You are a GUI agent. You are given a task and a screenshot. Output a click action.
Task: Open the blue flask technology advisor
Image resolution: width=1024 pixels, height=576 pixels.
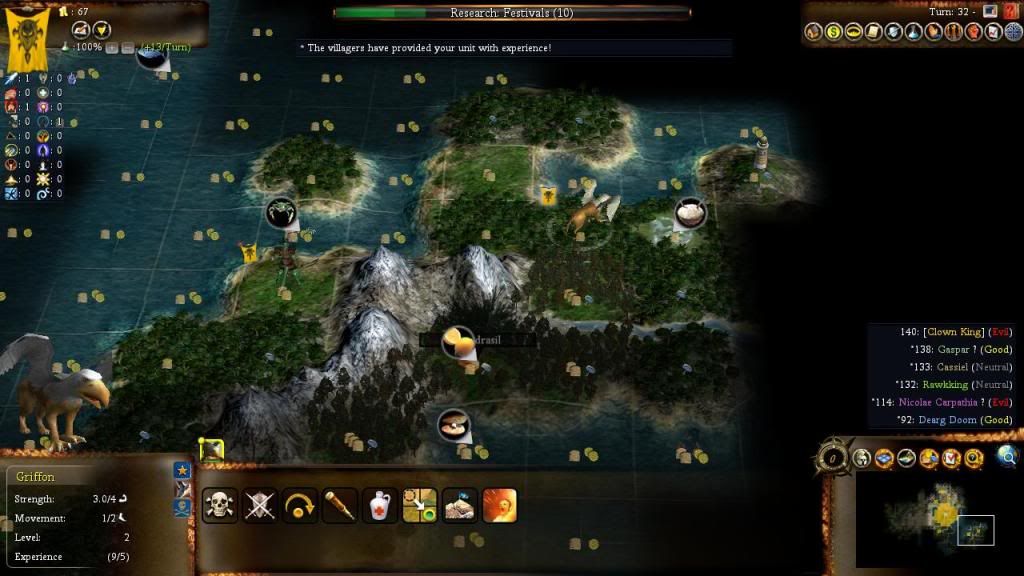pyautogui.click(x=914, y=32)
